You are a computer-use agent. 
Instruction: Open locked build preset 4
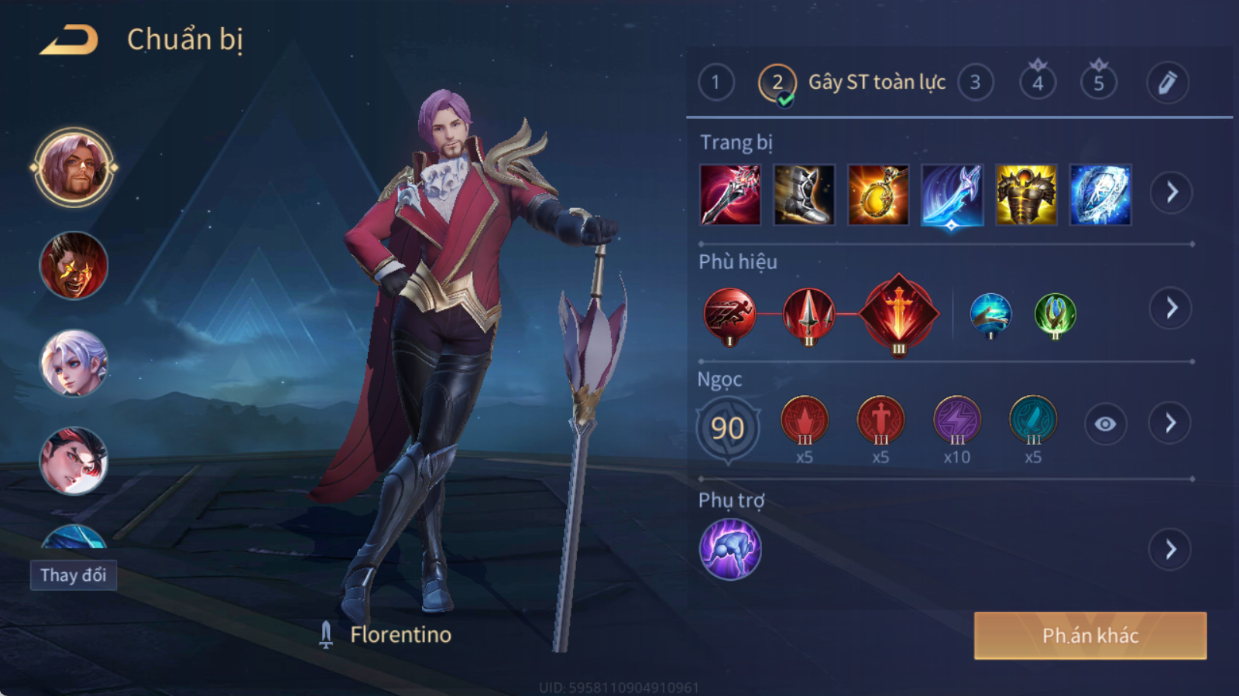pos(1037,82)
